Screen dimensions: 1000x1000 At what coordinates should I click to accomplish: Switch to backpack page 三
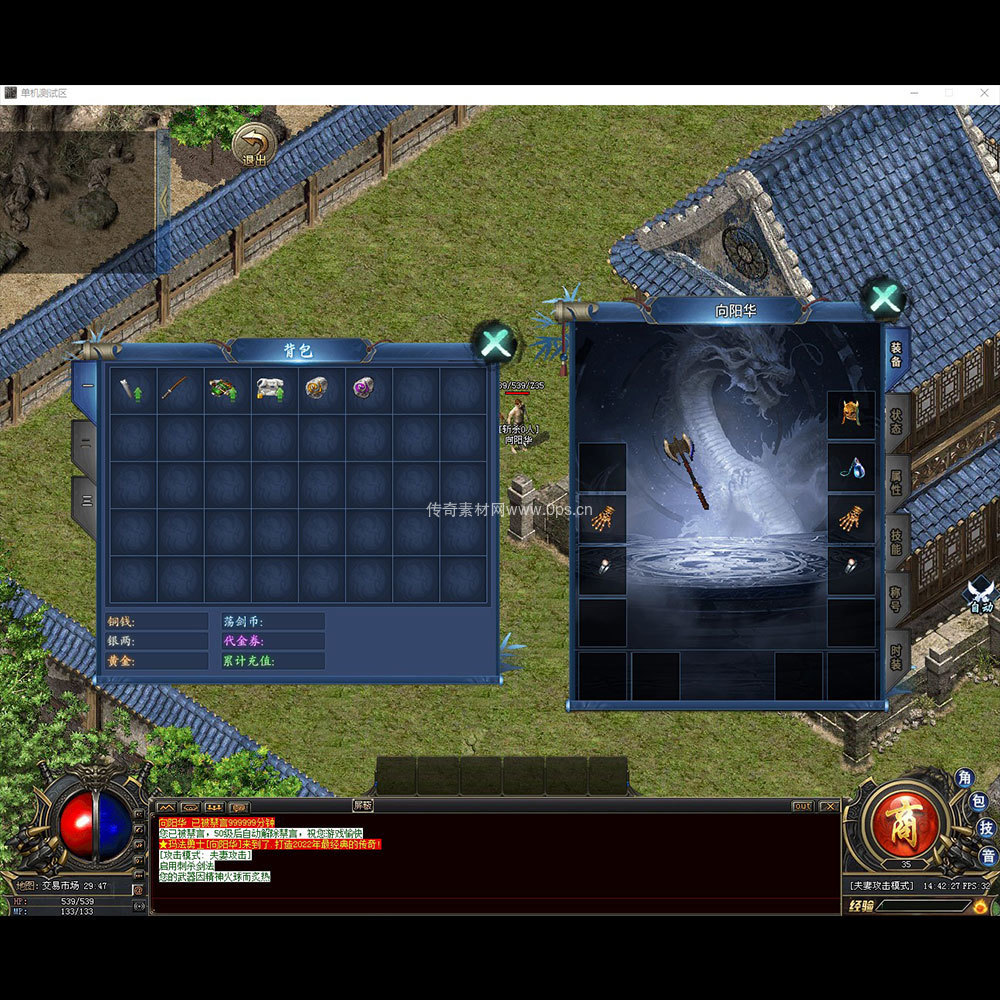[87, 500]
